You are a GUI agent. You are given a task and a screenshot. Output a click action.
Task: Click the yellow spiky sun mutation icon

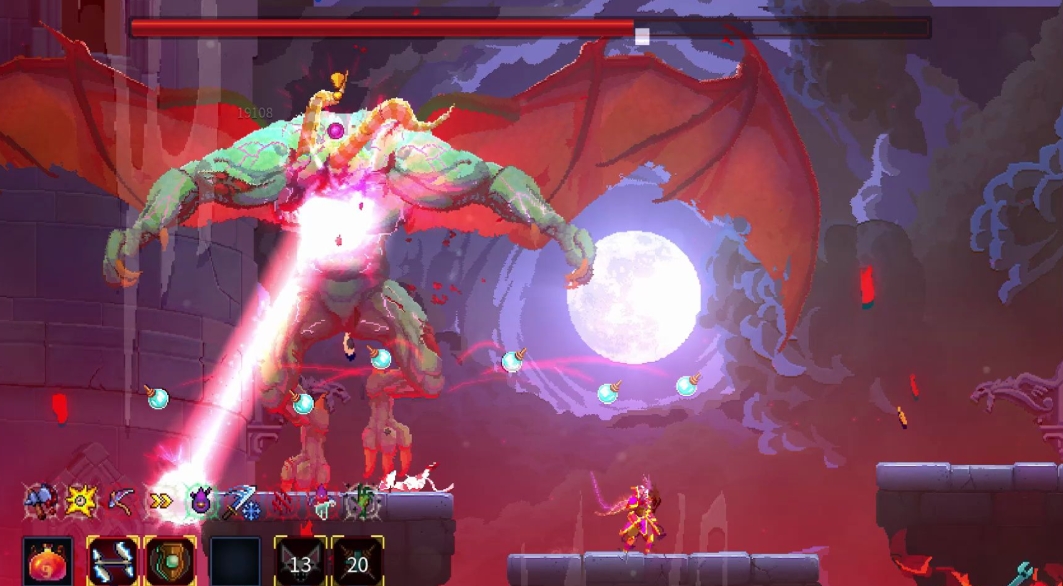pos(81,500)
